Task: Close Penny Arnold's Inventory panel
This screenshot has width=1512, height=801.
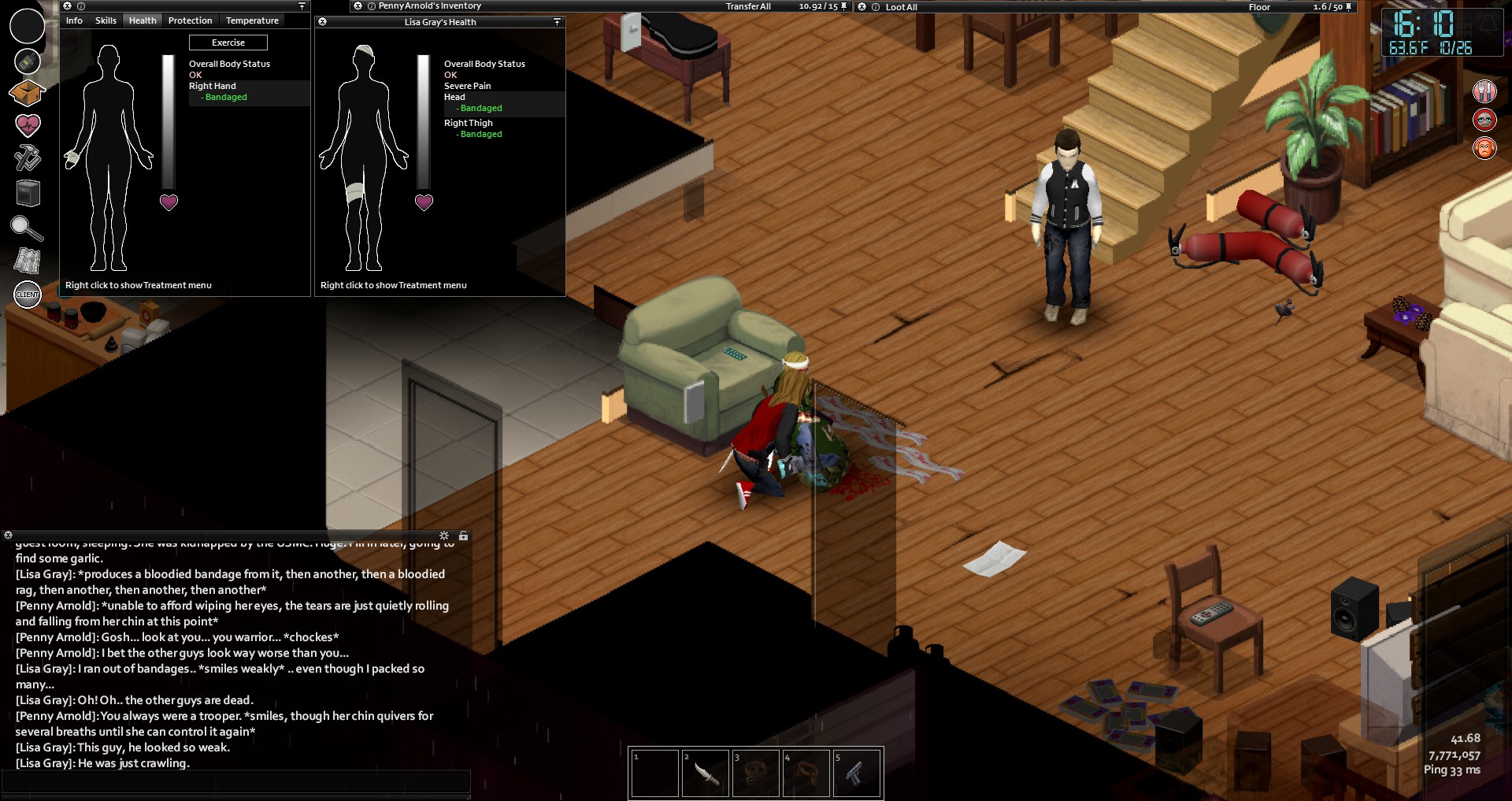Action: 358,6
